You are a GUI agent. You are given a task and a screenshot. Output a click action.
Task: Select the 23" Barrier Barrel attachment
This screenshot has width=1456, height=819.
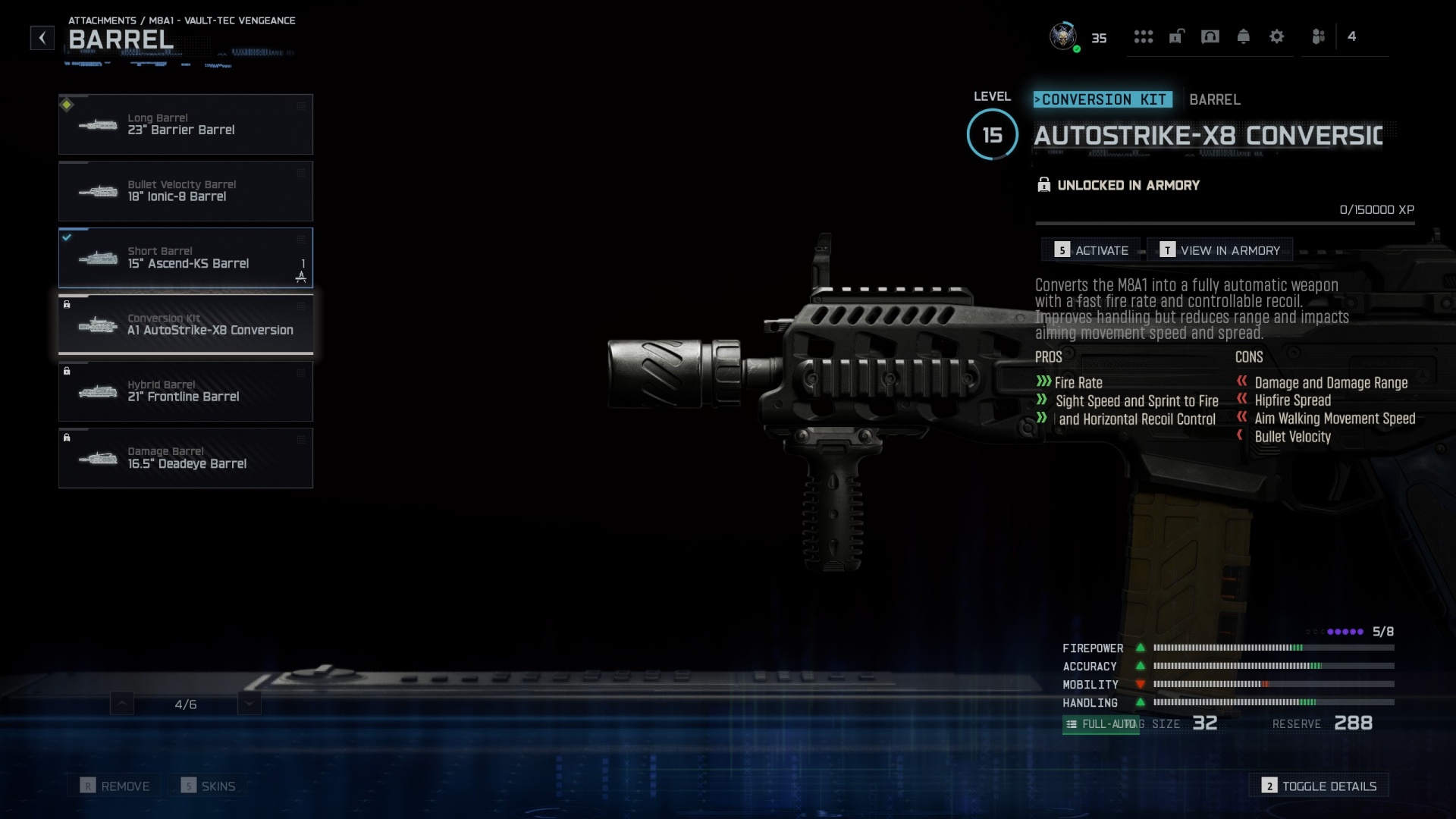(x=186, y=124)
